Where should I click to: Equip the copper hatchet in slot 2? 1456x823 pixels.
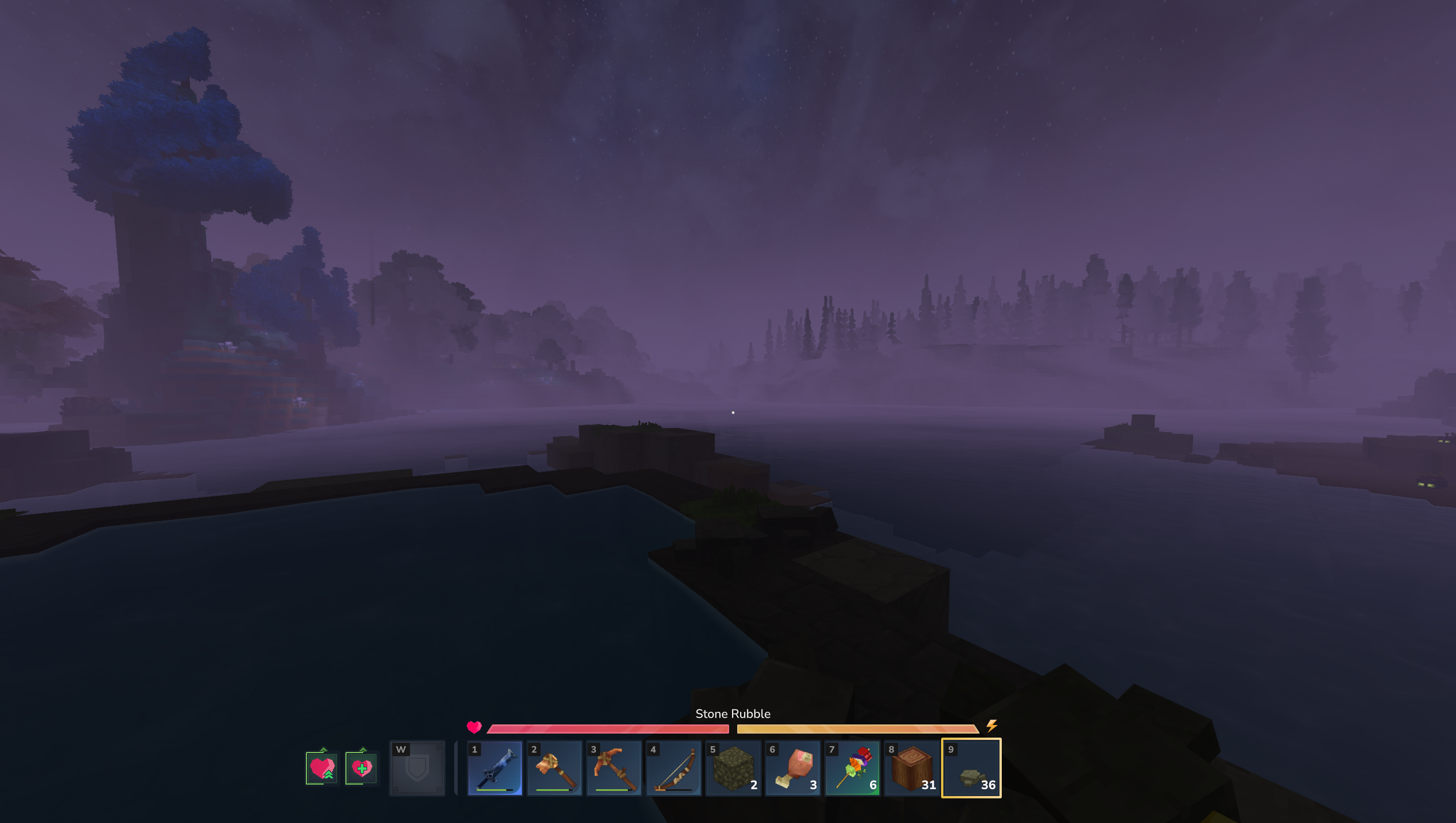[554, 768]
